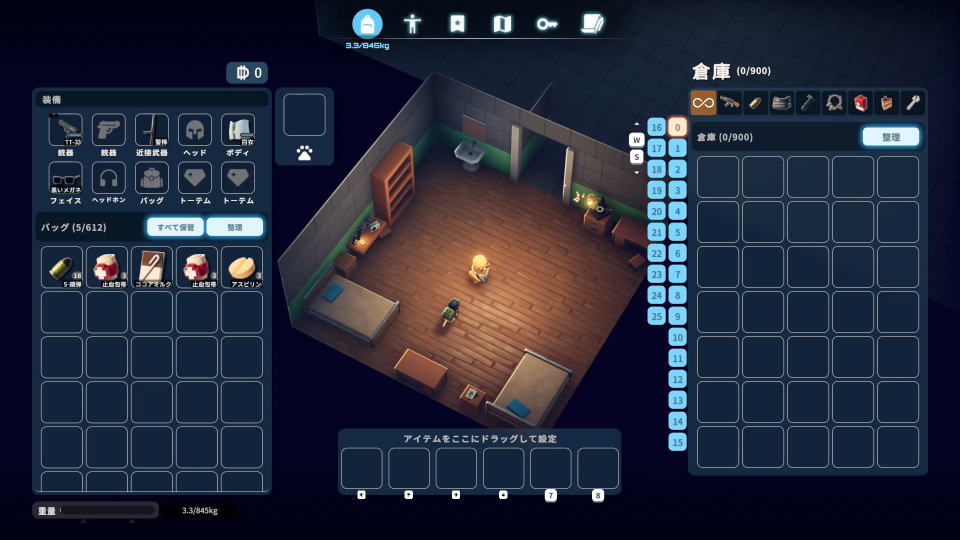Viewport: 960px width, 540px height.
Task: Select the white coat body slot
Action: 238,132
